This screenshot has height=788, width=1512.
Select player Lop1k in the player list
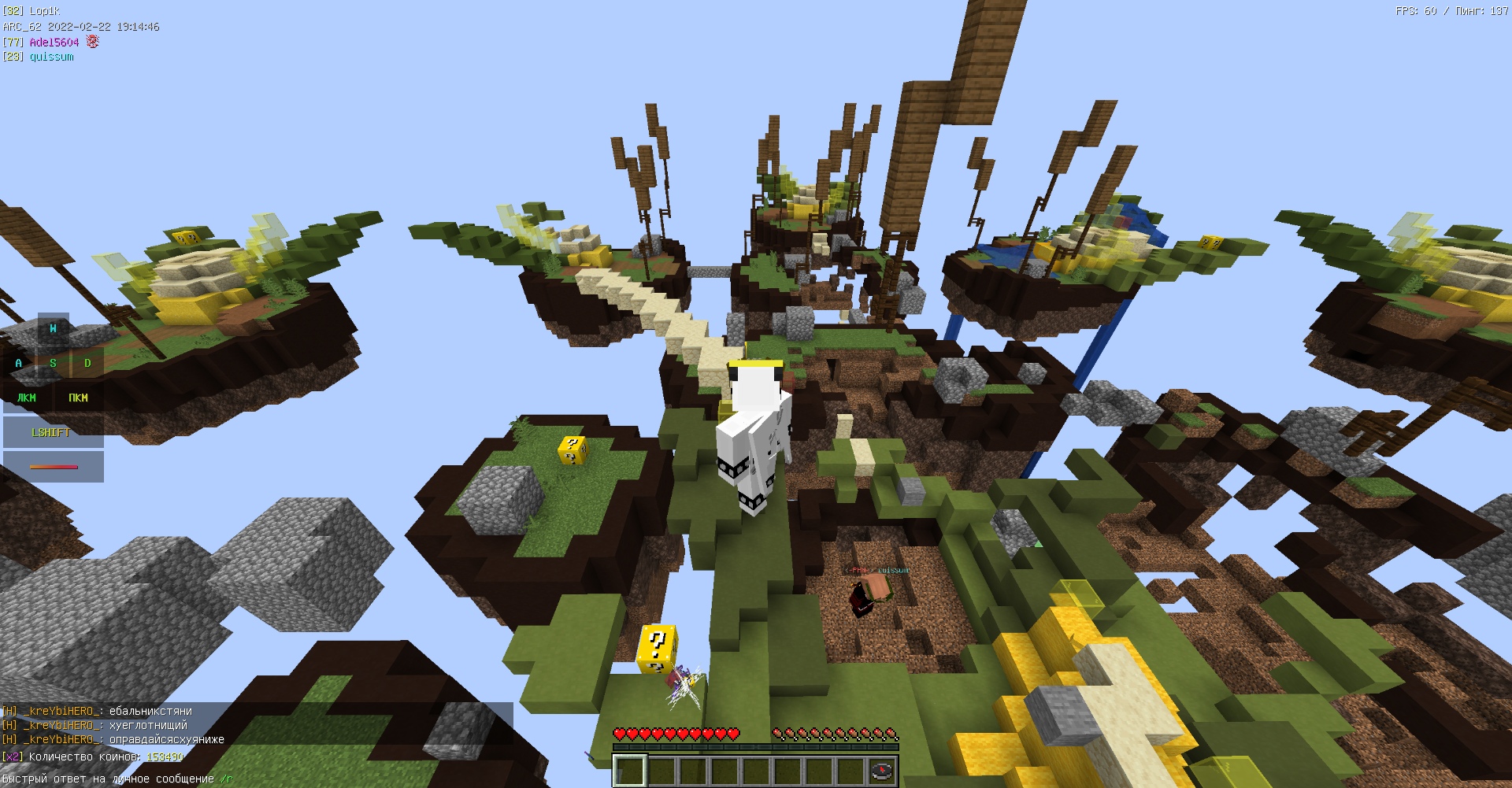coord(44,11)
